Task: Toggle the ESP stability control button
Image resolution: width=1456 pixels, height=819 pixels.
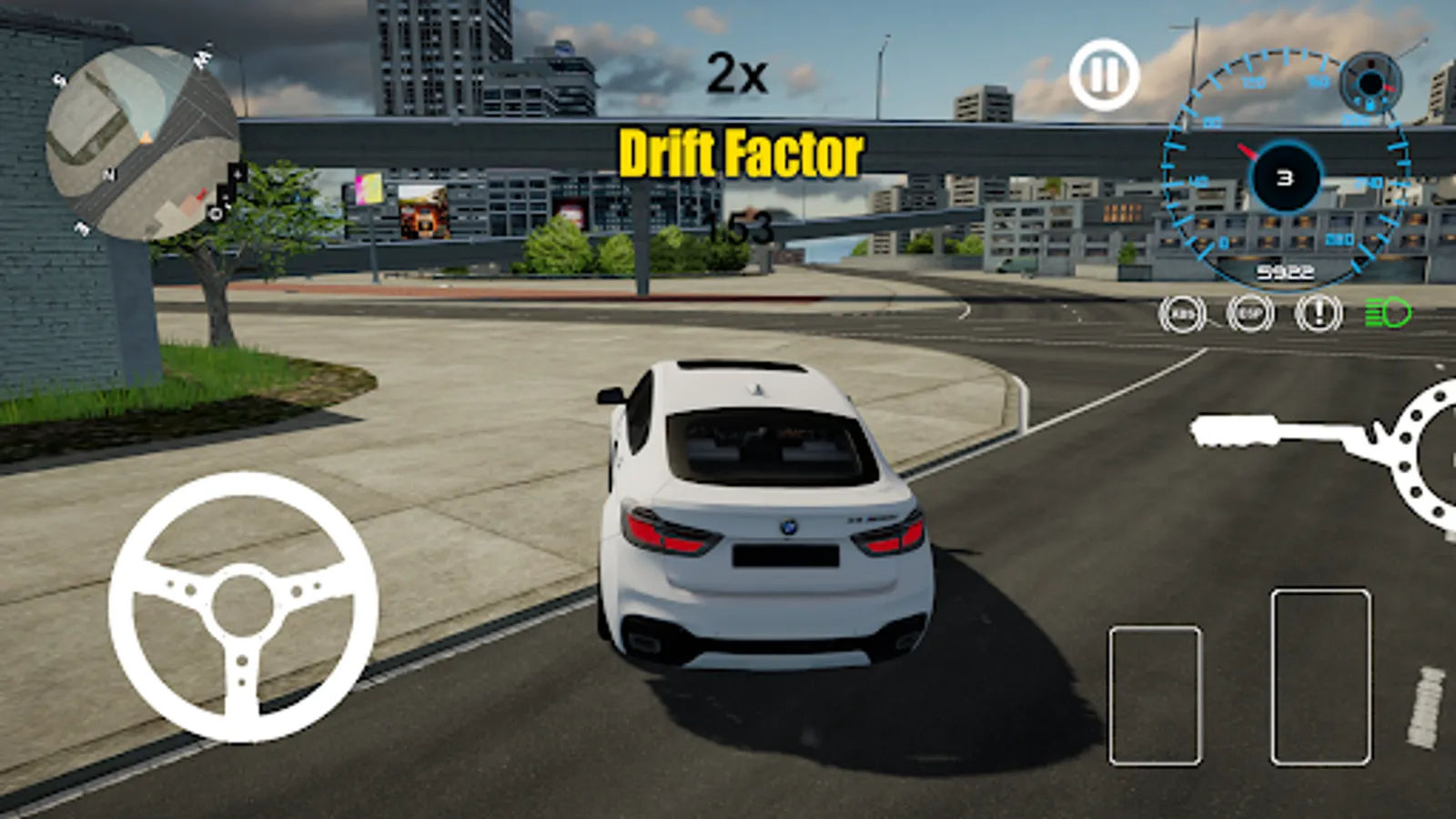Action: click(x=1250, y=314)
